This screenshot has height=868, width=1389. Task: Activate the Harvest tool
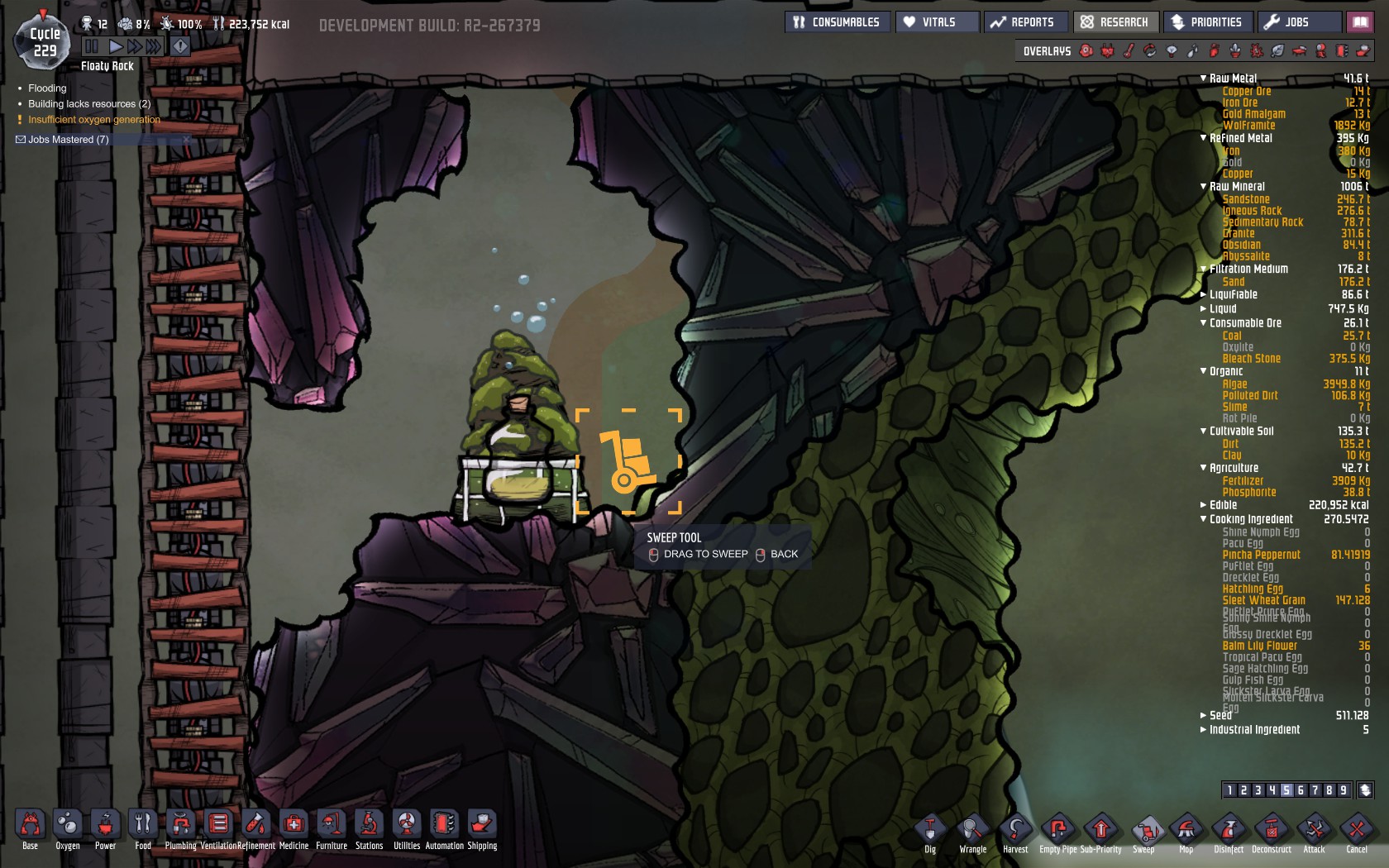coord(1015,830)
